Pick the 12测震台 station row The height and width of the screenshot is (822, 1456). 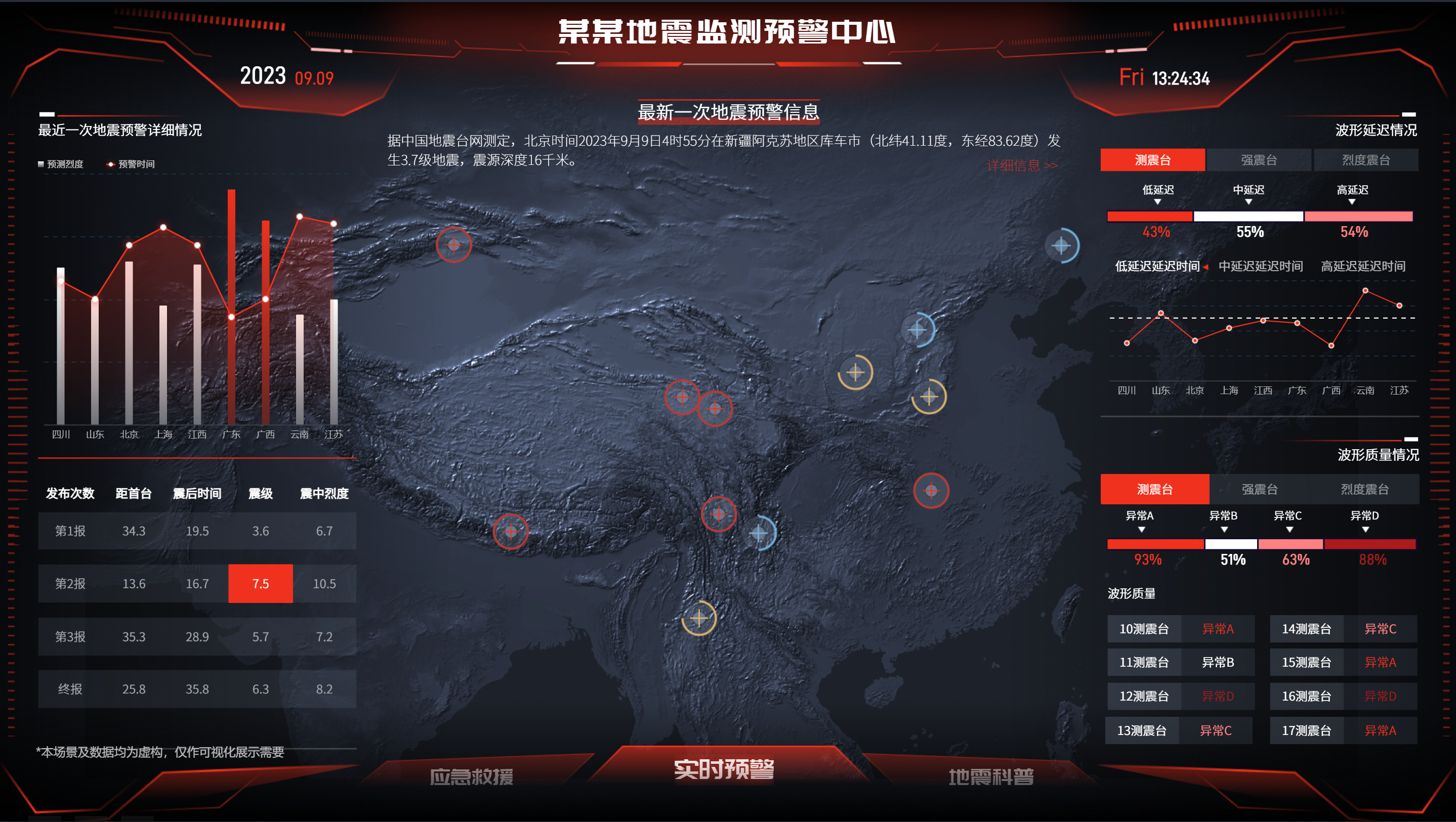click(1144, 696)
